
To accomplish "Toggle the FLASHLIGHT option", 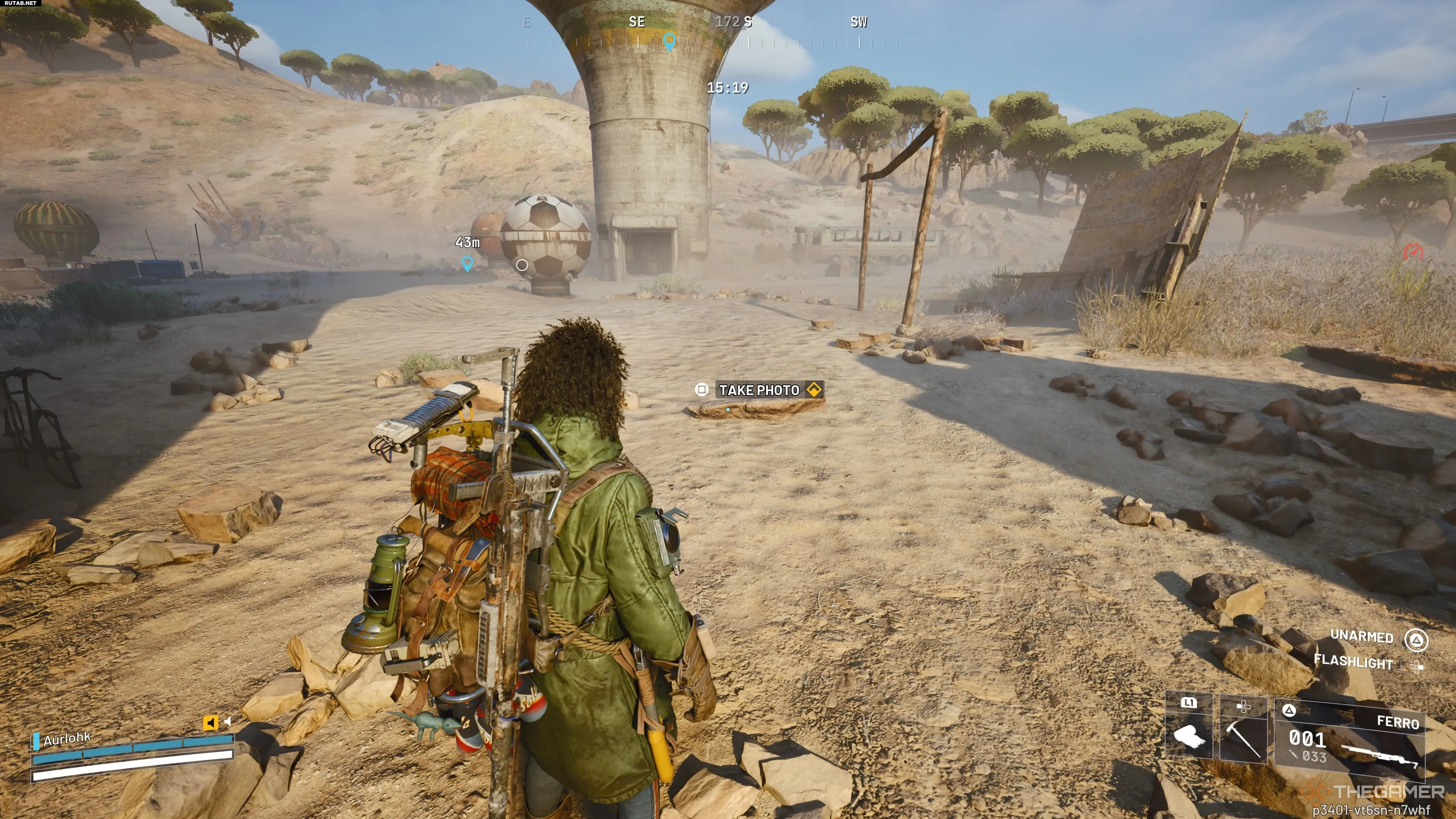I will [1353, 662].
